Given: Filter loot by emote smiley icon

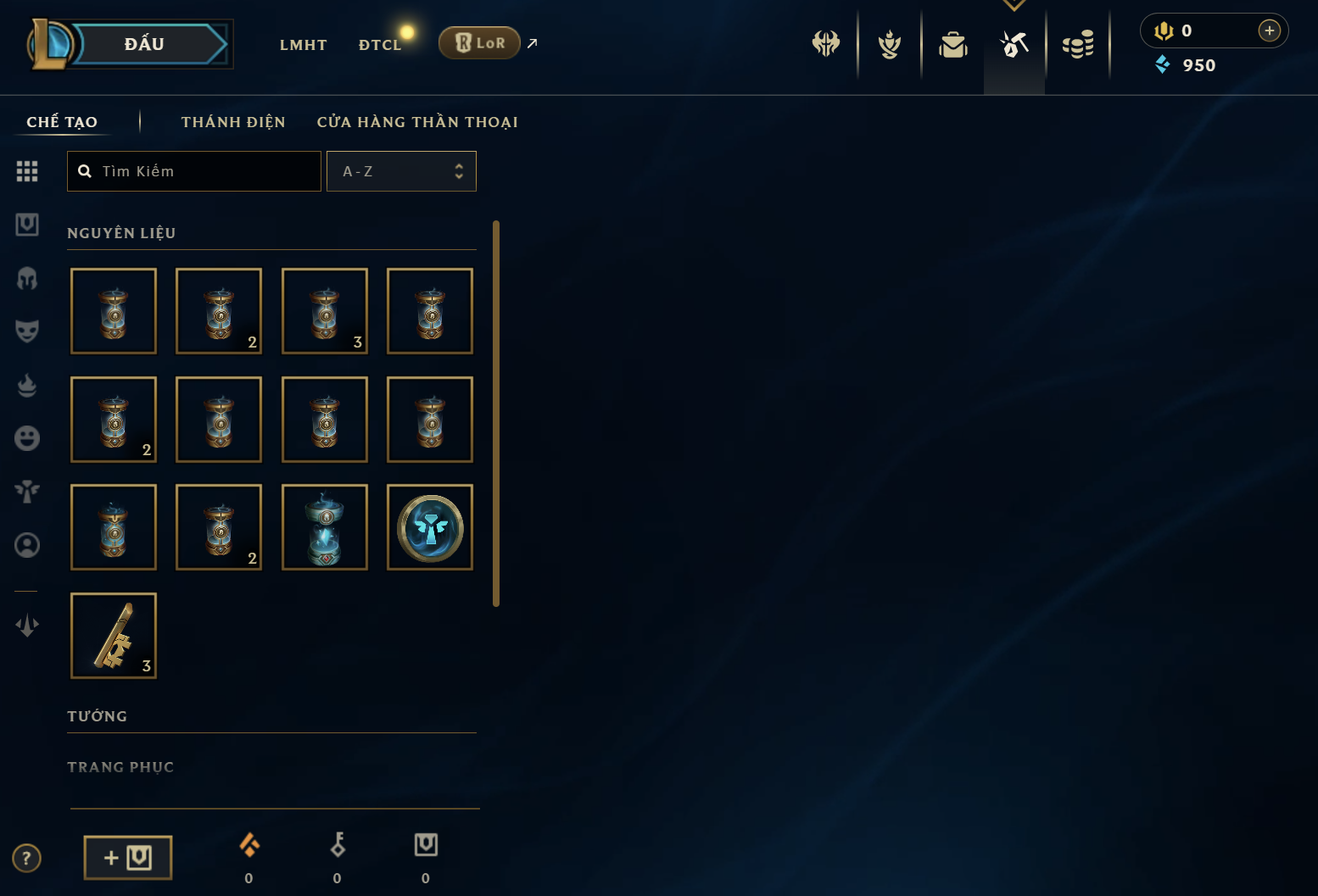Looking at the screenshot, I should coord(27,438).
